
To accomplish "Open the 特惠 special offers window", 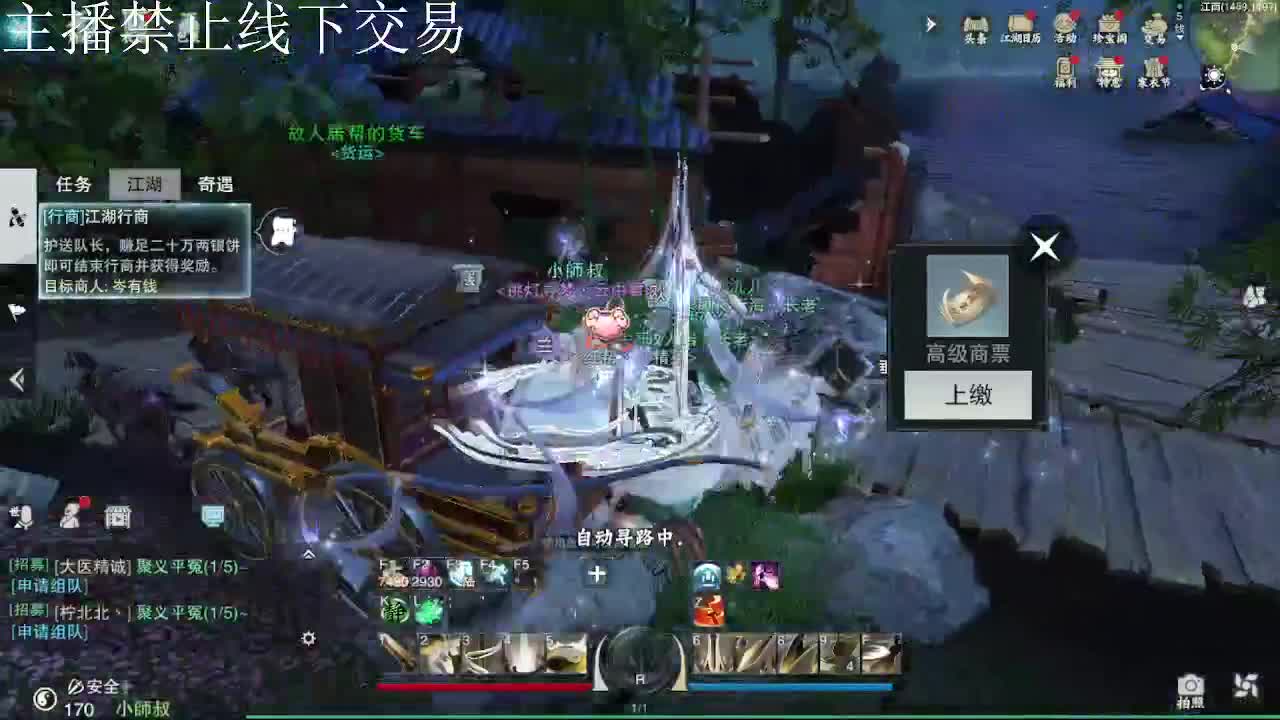I will 1107,68.
